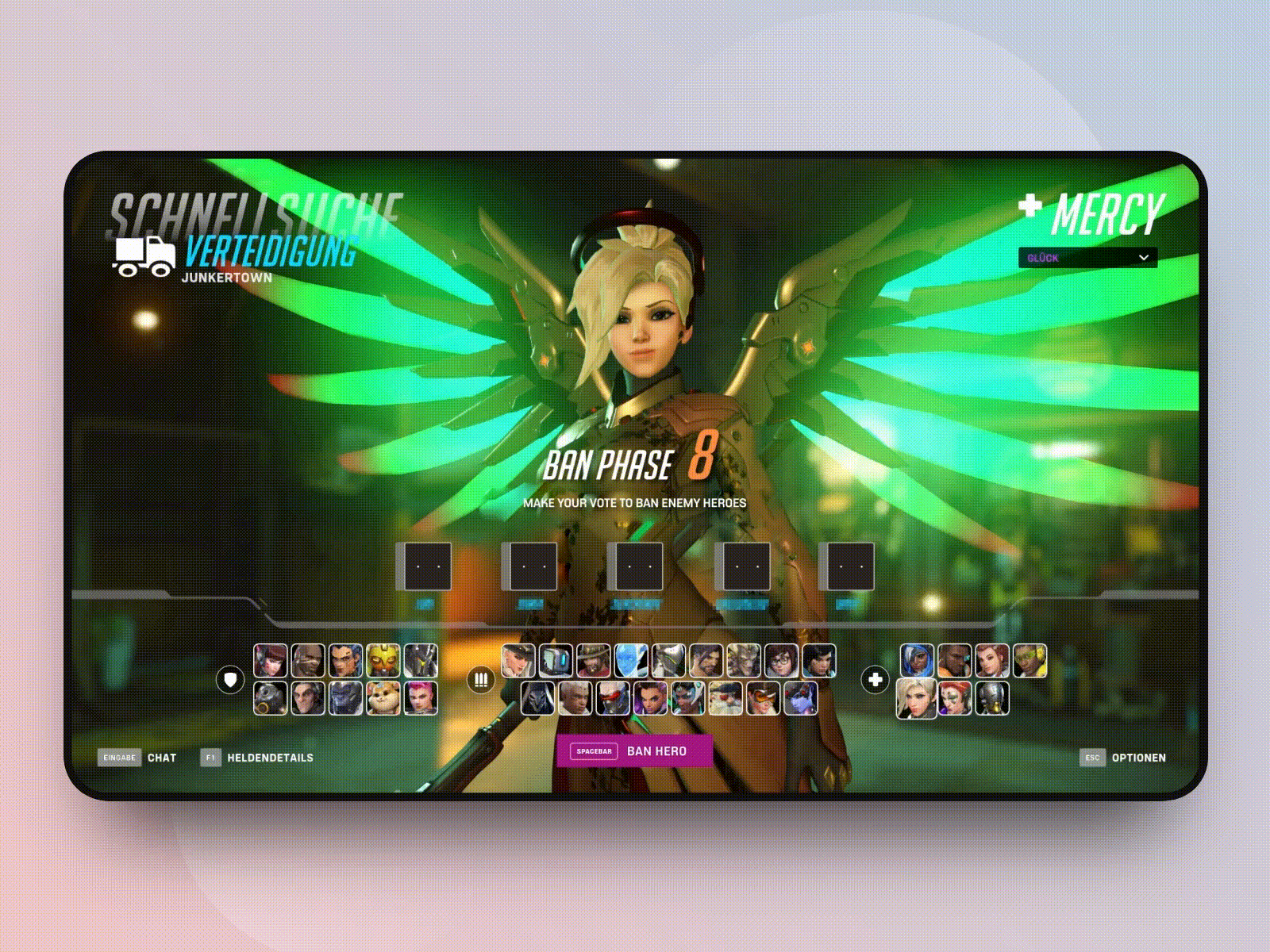
Task: Open the GLÜCK dropdown under Mercy
Action: 1087,257
